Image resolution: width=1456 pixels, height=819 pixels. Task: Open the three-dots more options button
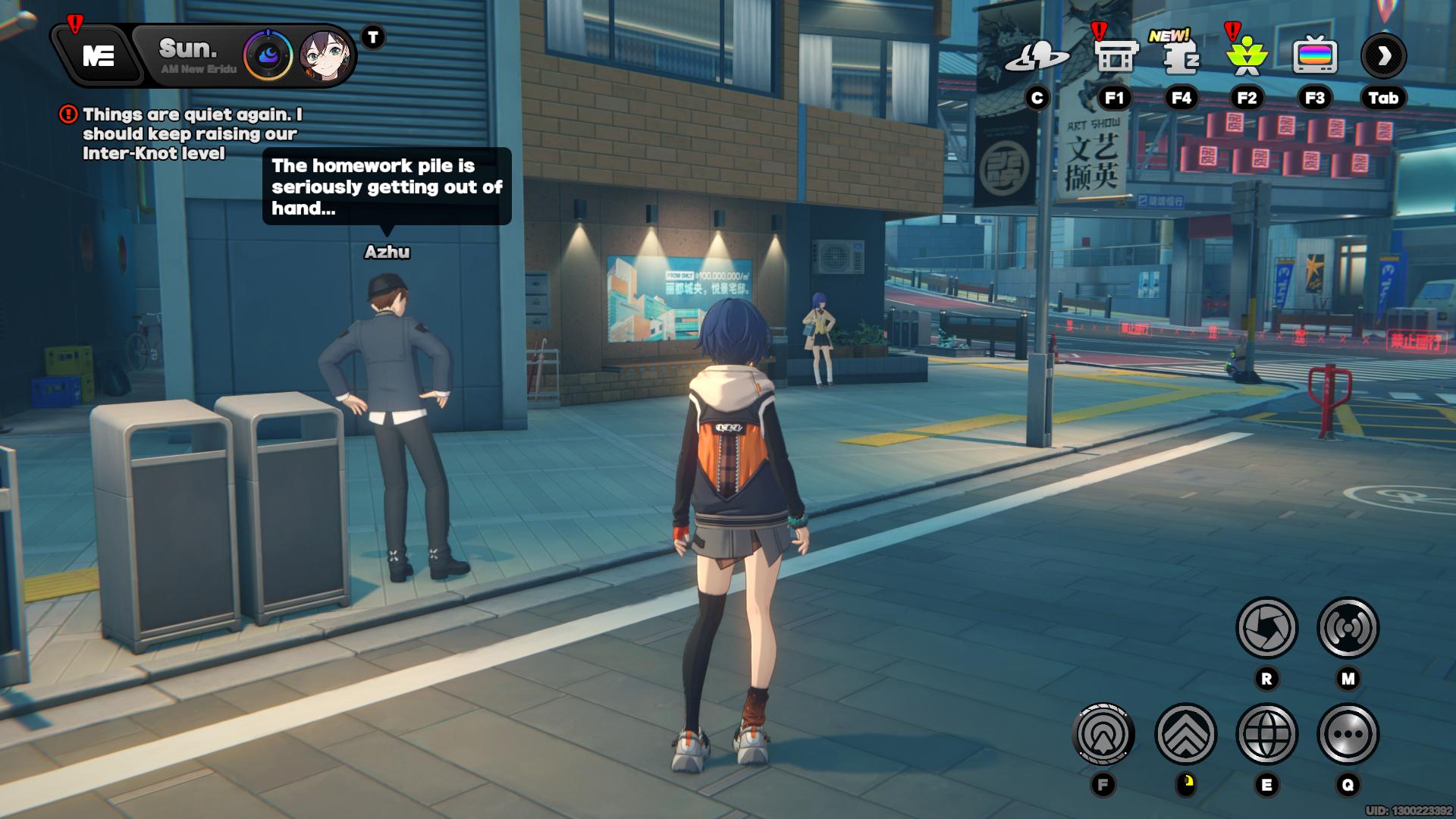coord(1348,734)
